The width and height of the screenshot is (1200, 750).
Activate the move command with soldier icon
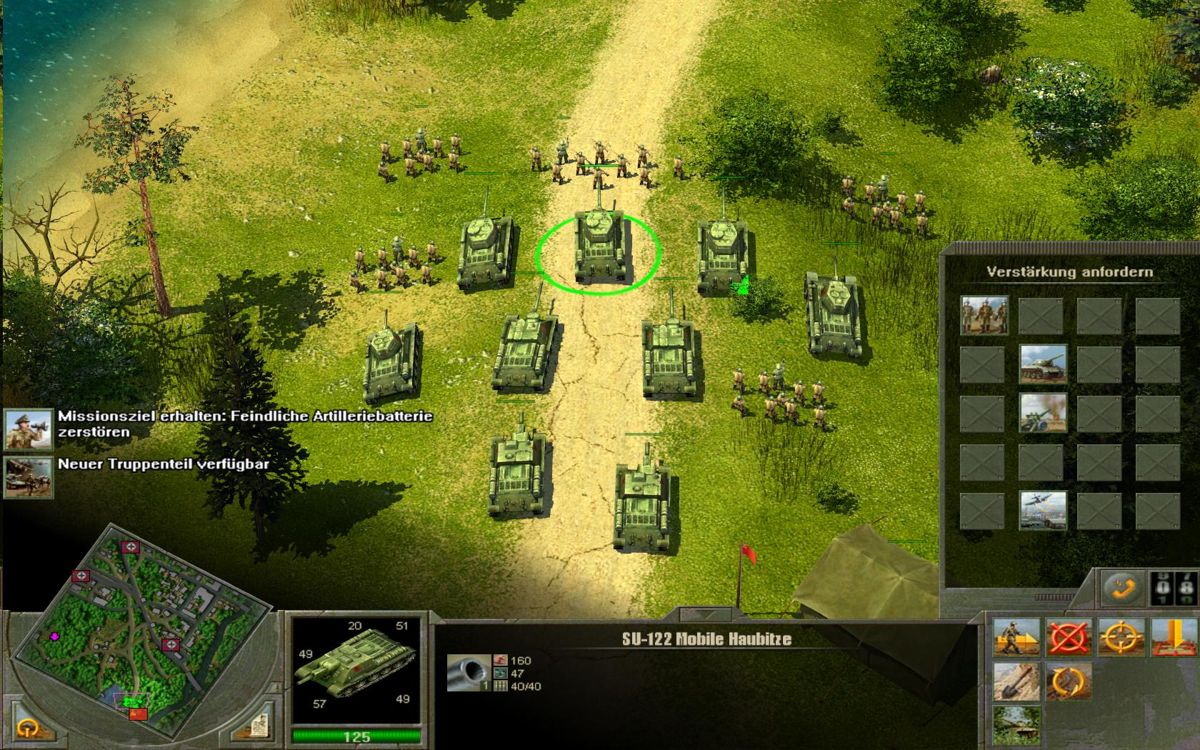pyautogui.click(x=1016, y=637)
